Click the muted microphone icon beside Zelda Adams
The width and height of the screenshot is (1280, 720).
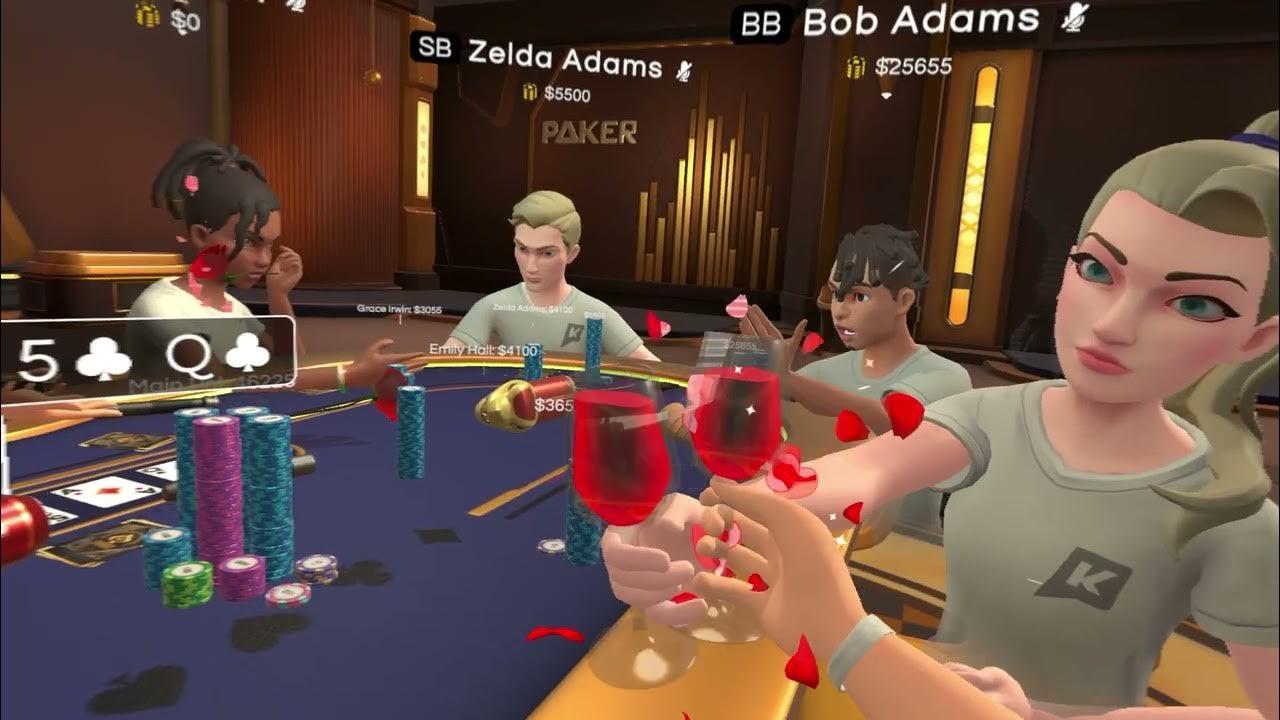point(684,70)
